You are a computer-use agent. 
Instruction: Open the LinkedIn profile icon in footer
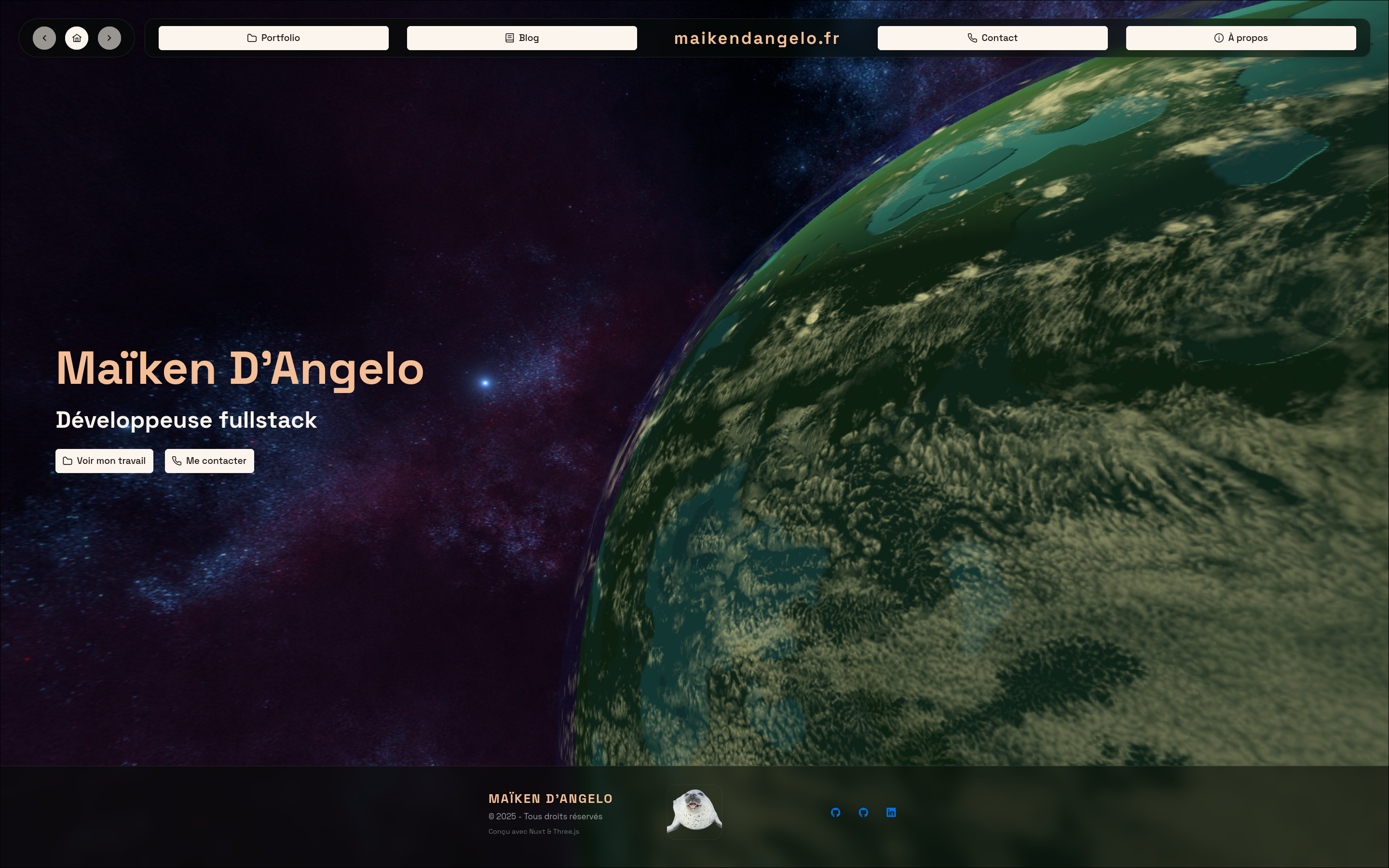[891, 813]
